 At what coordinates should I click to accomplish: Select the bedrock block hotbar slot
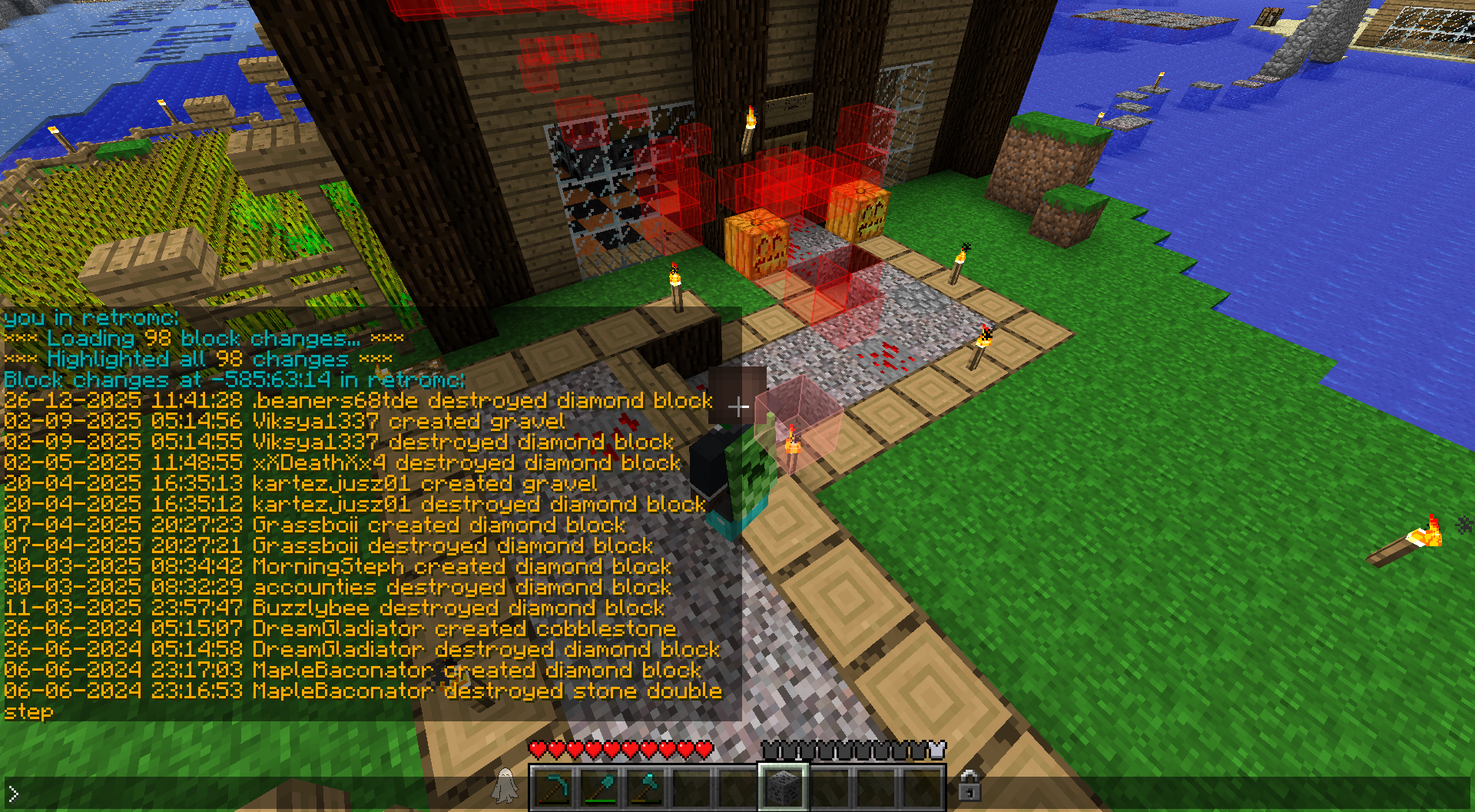tap(783, 787)
